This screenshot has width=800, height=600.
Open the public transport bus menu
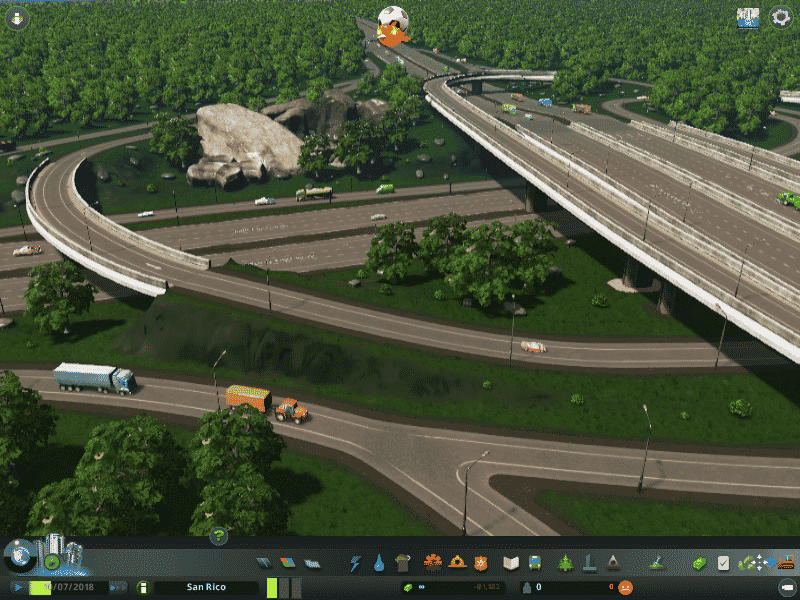[535, 563]
